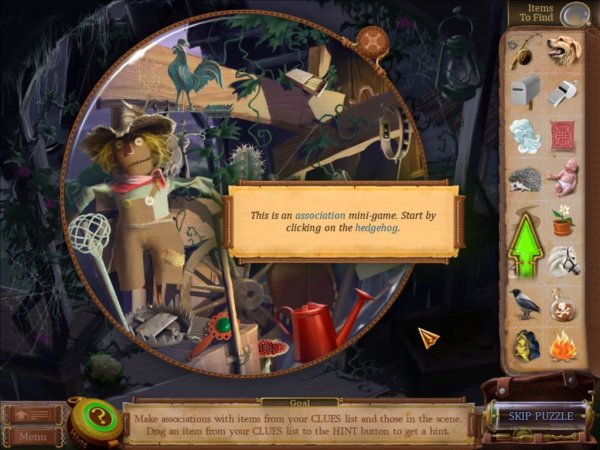Click the magnifier beside Items To Find
600x450 pixels.
click(573, 15)
